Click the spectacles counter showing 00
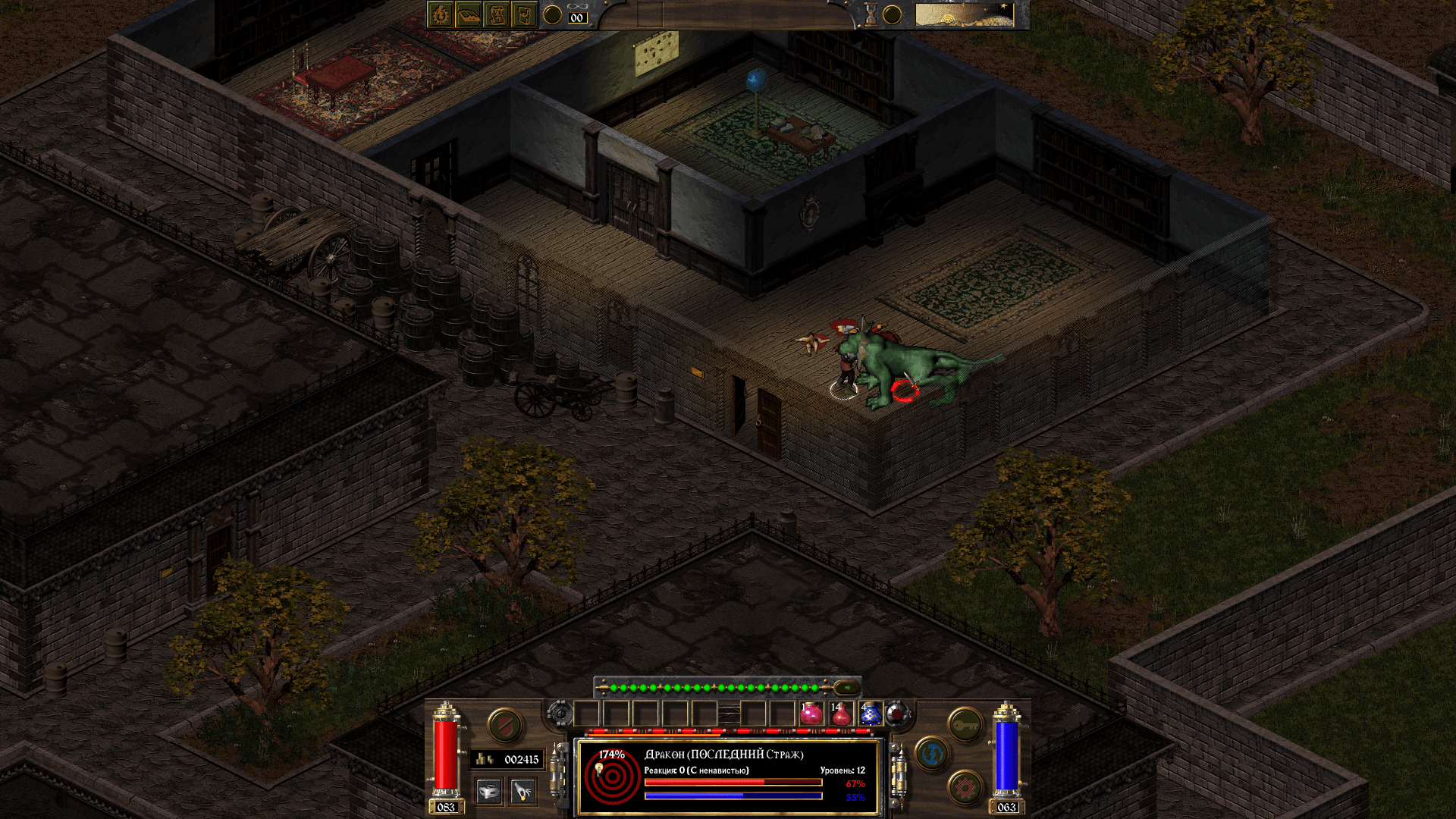 pyautogui.click(x=578, y=17)
